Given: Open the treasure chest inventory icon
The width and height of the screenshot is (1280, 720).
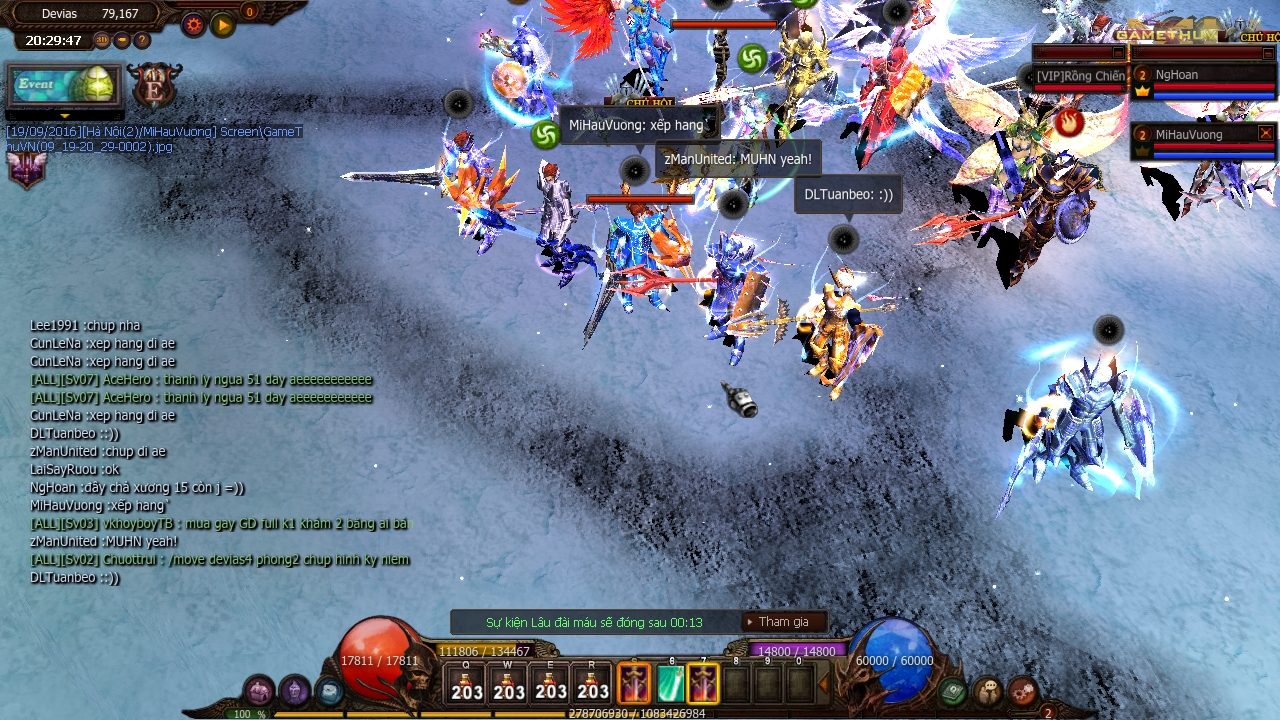Looking at the screenshot, I should (257, 692).
